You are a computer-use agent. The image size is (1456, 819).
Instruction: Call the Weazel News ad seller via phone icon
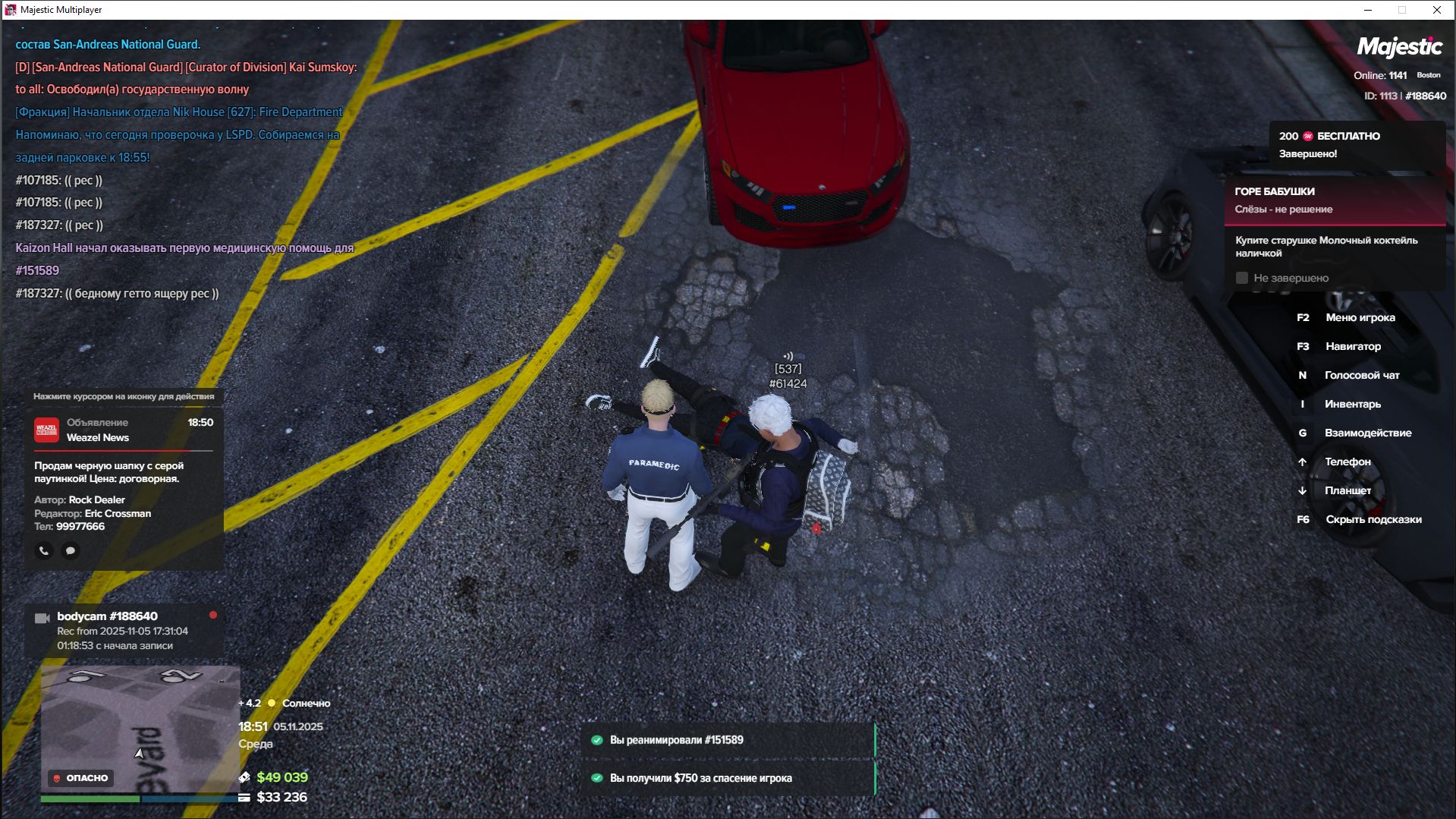pyautogui.click(x=44, y=550)
